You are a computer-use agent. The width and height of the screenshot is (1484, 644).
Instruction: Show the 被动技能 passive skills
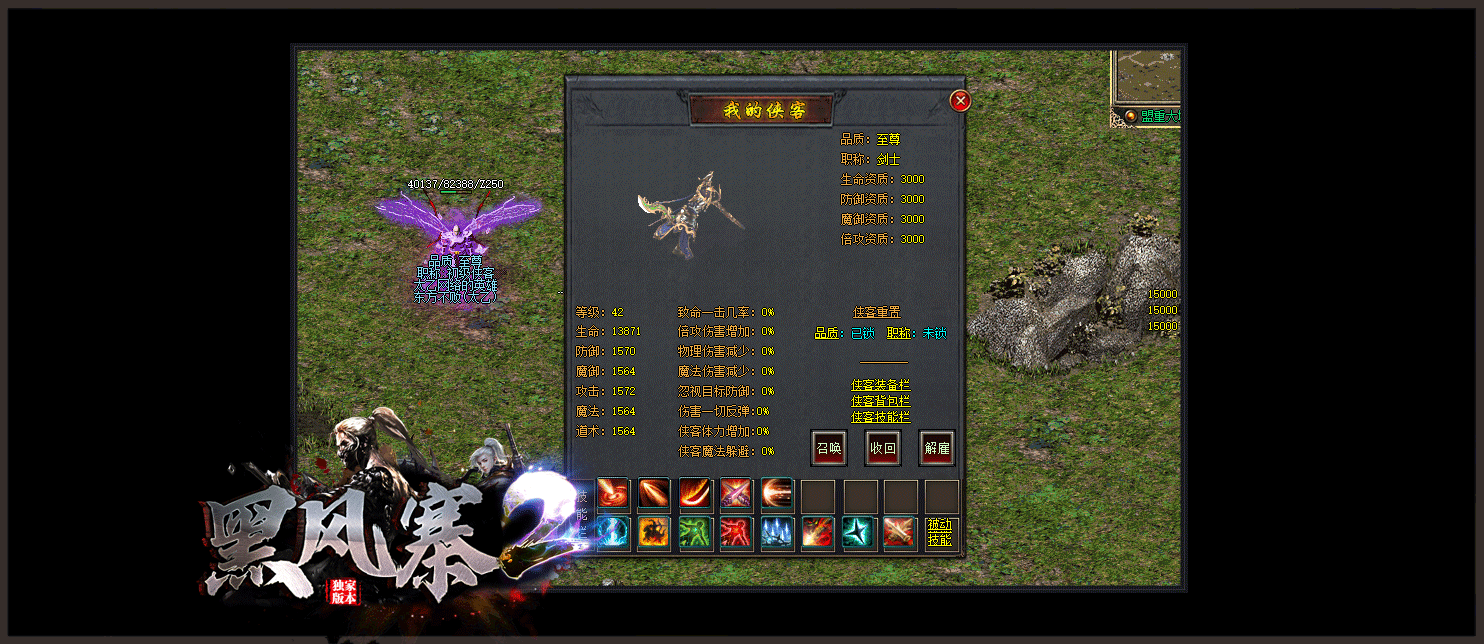pos(940,532)
